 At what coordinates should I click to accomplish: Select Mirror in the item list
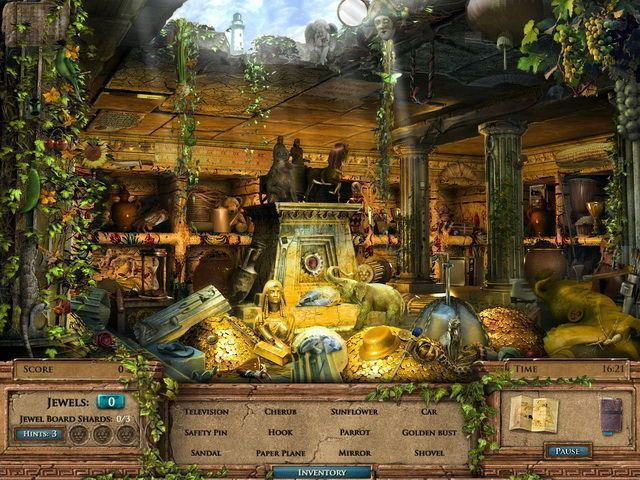coord(354,453)
